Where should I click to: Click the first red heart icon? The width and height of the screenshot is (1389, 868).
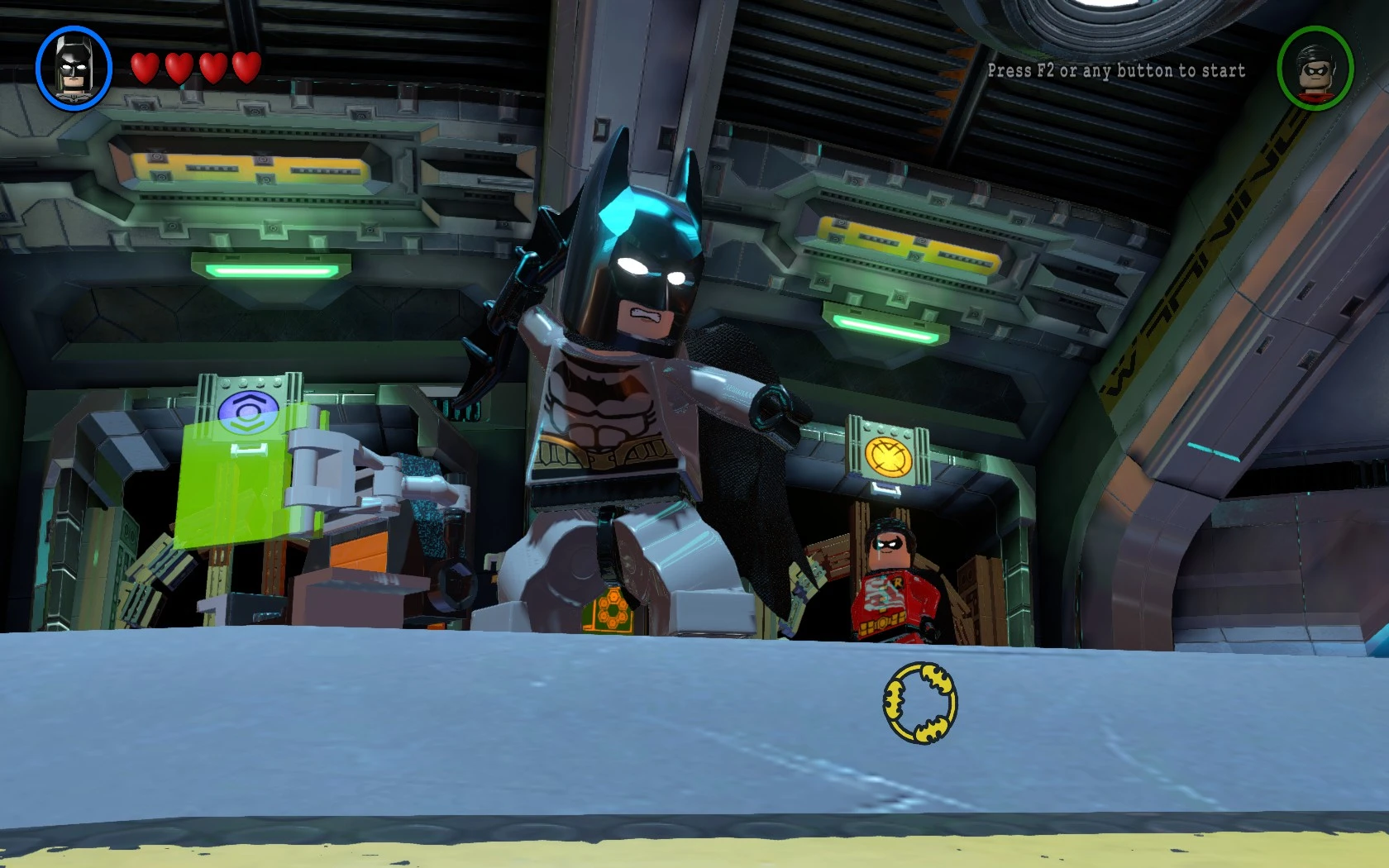coord(145,68)
